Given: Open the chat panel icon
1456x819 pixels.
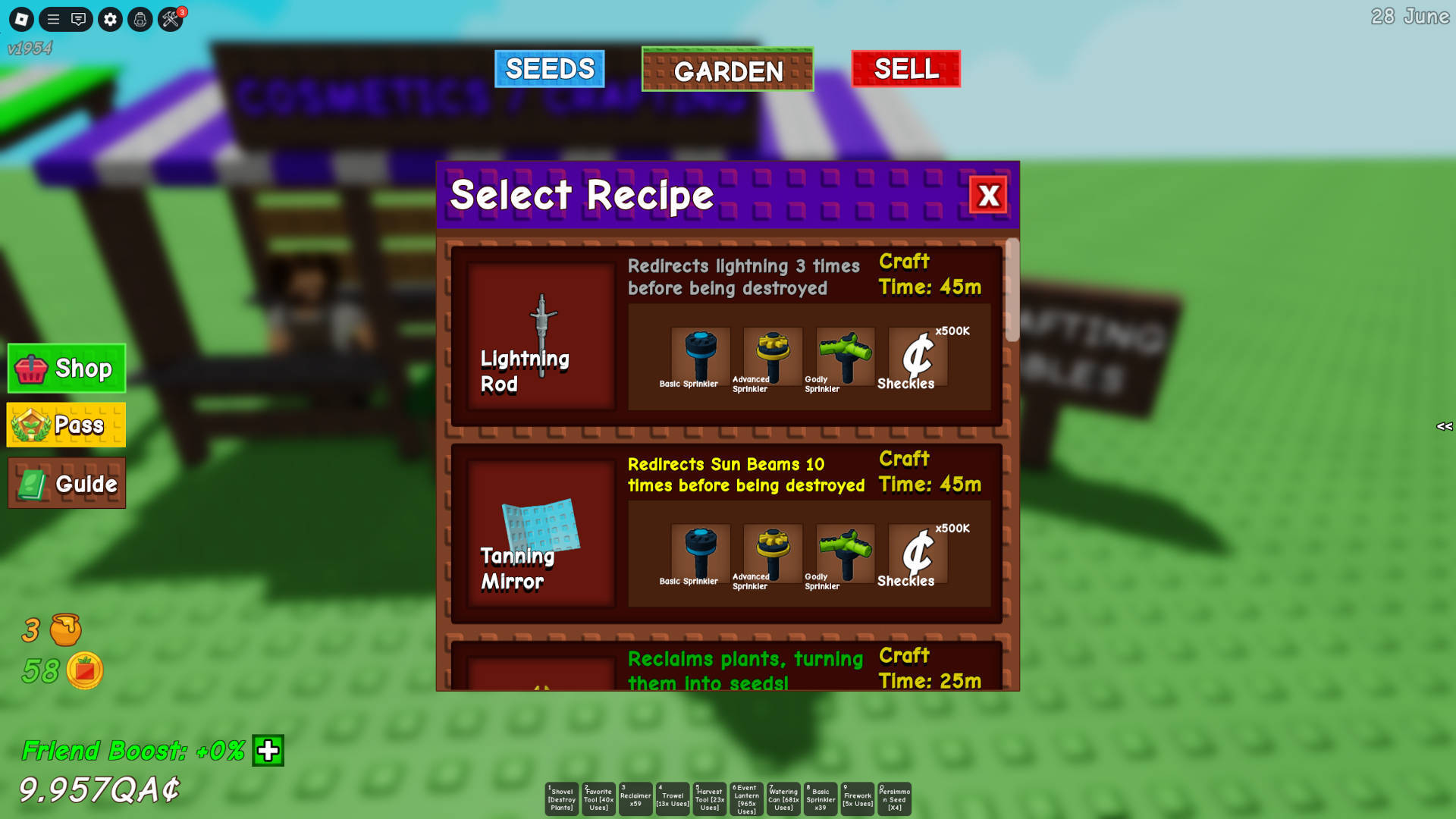Looking at the screenshot, I should tap(79, 20).
